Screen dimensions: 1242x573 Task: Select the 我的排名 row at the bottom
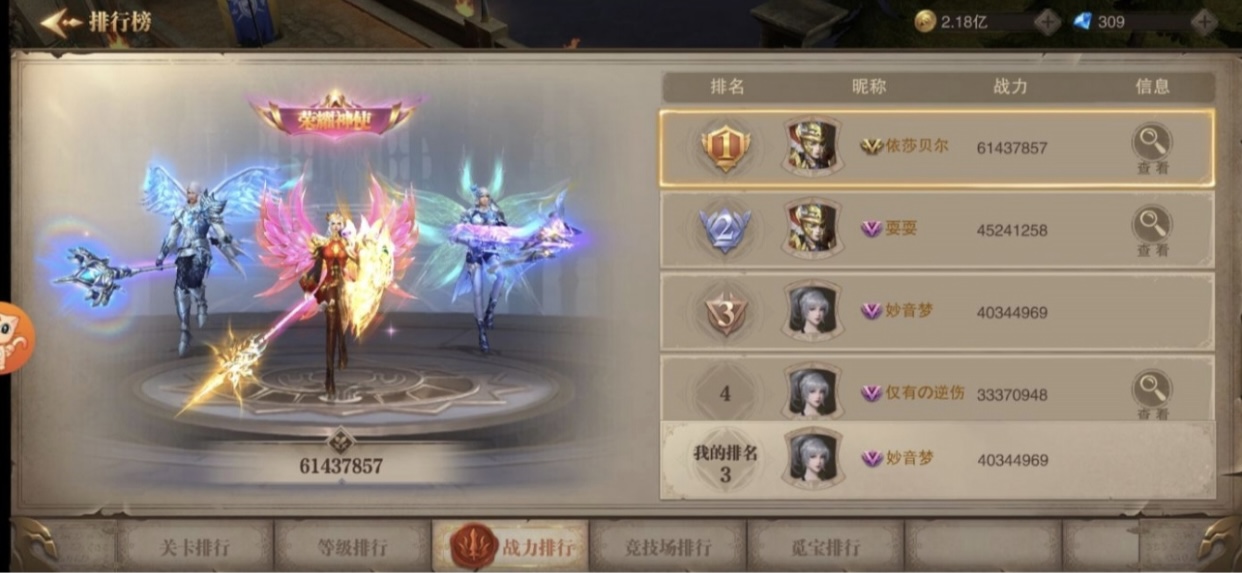(936, 460)
